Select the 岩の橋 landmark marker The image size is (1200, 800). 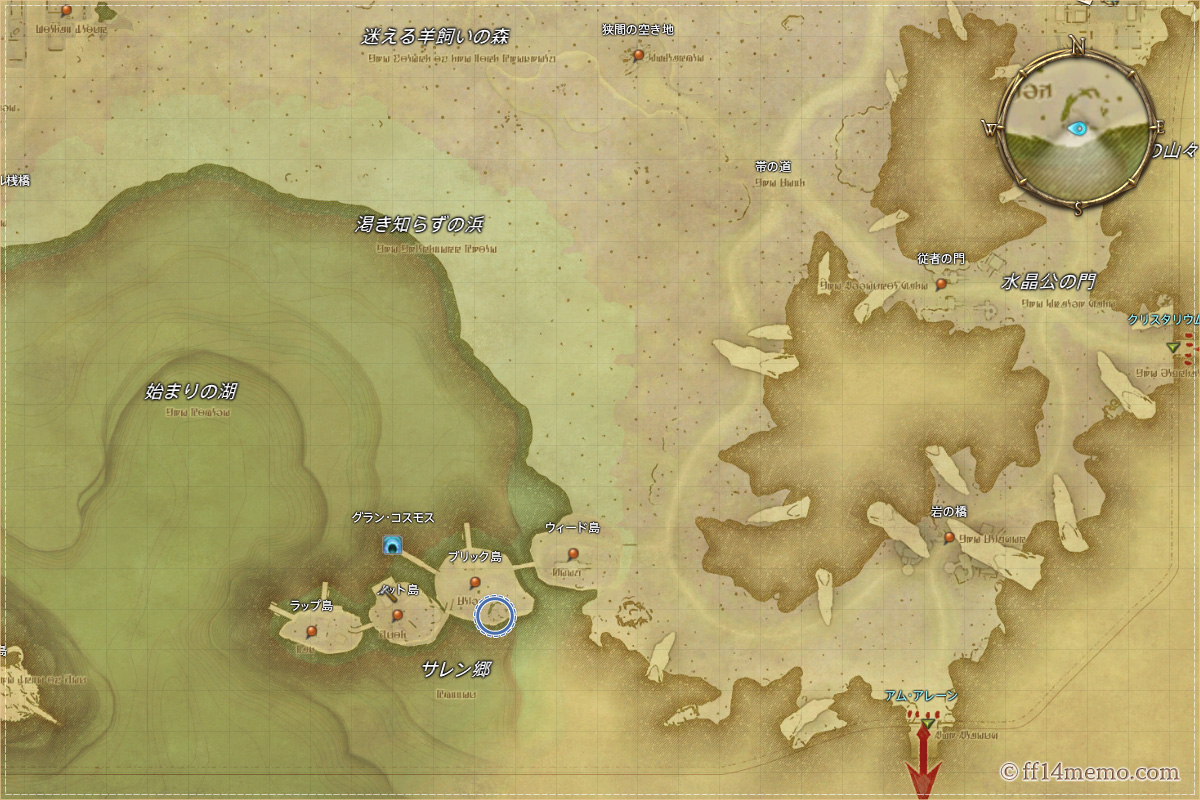[949, 537]
